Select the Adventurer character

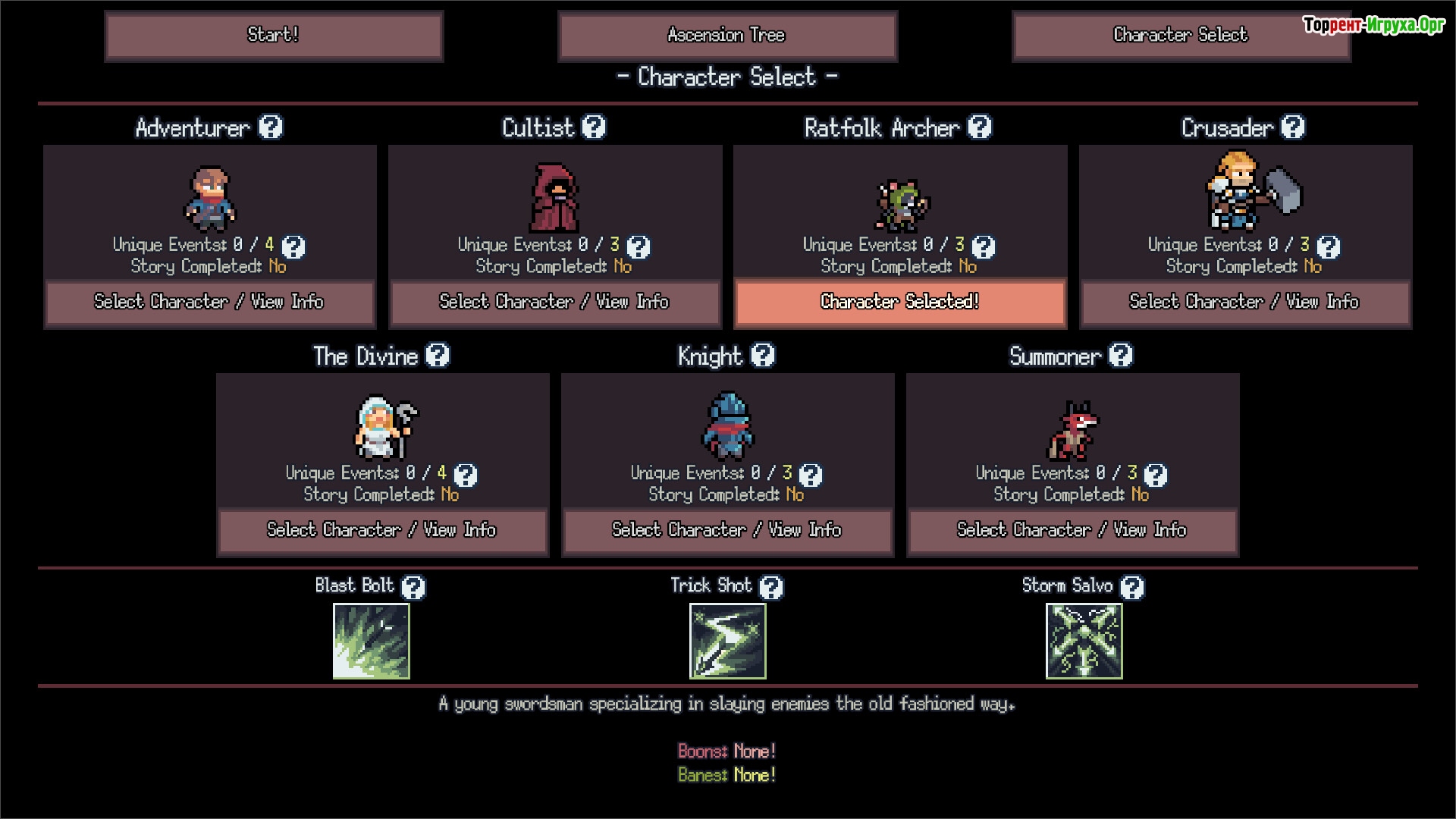209,303
